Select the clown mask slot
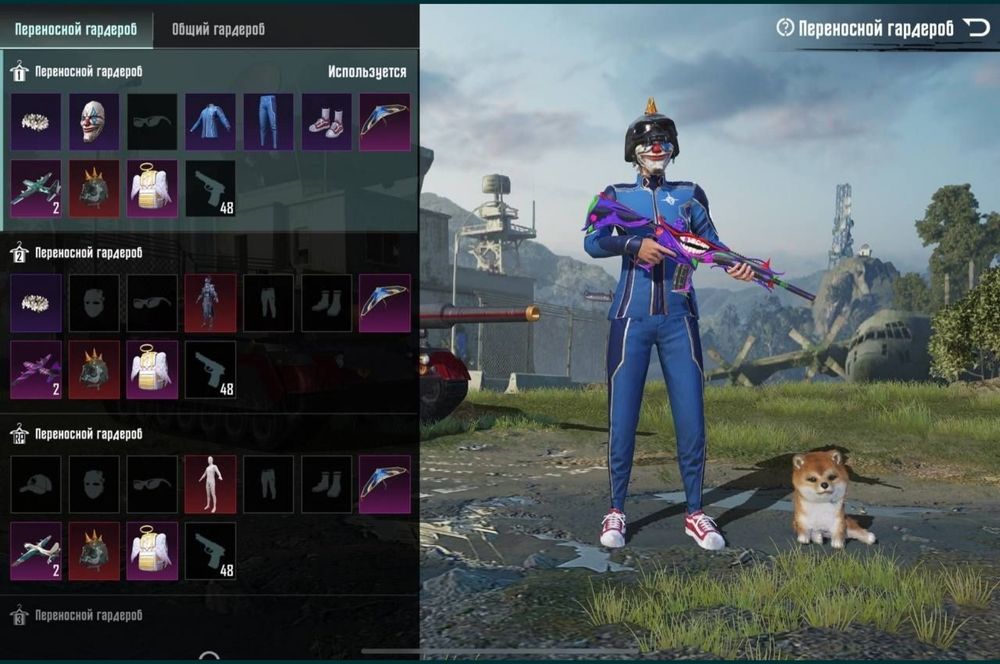 tap(94, 122)
